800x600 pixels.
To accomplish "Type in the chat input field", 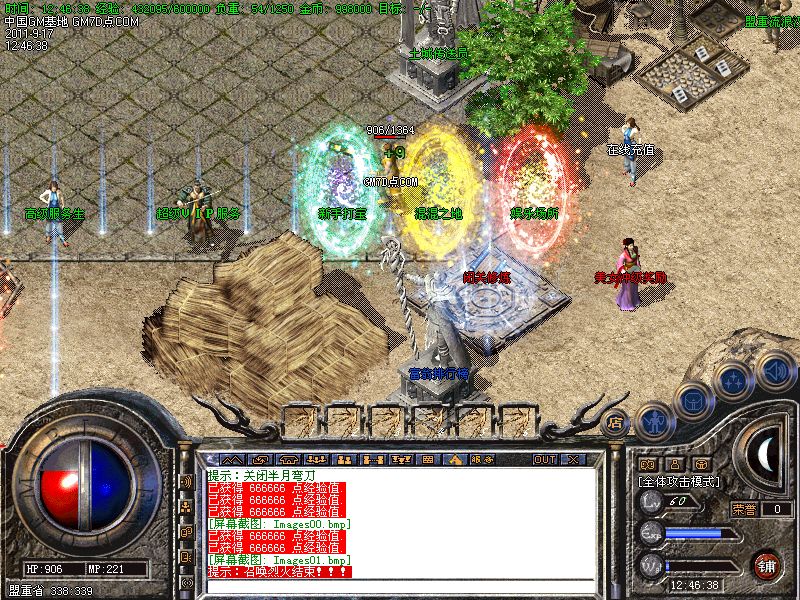I will (x=400, y=583).
